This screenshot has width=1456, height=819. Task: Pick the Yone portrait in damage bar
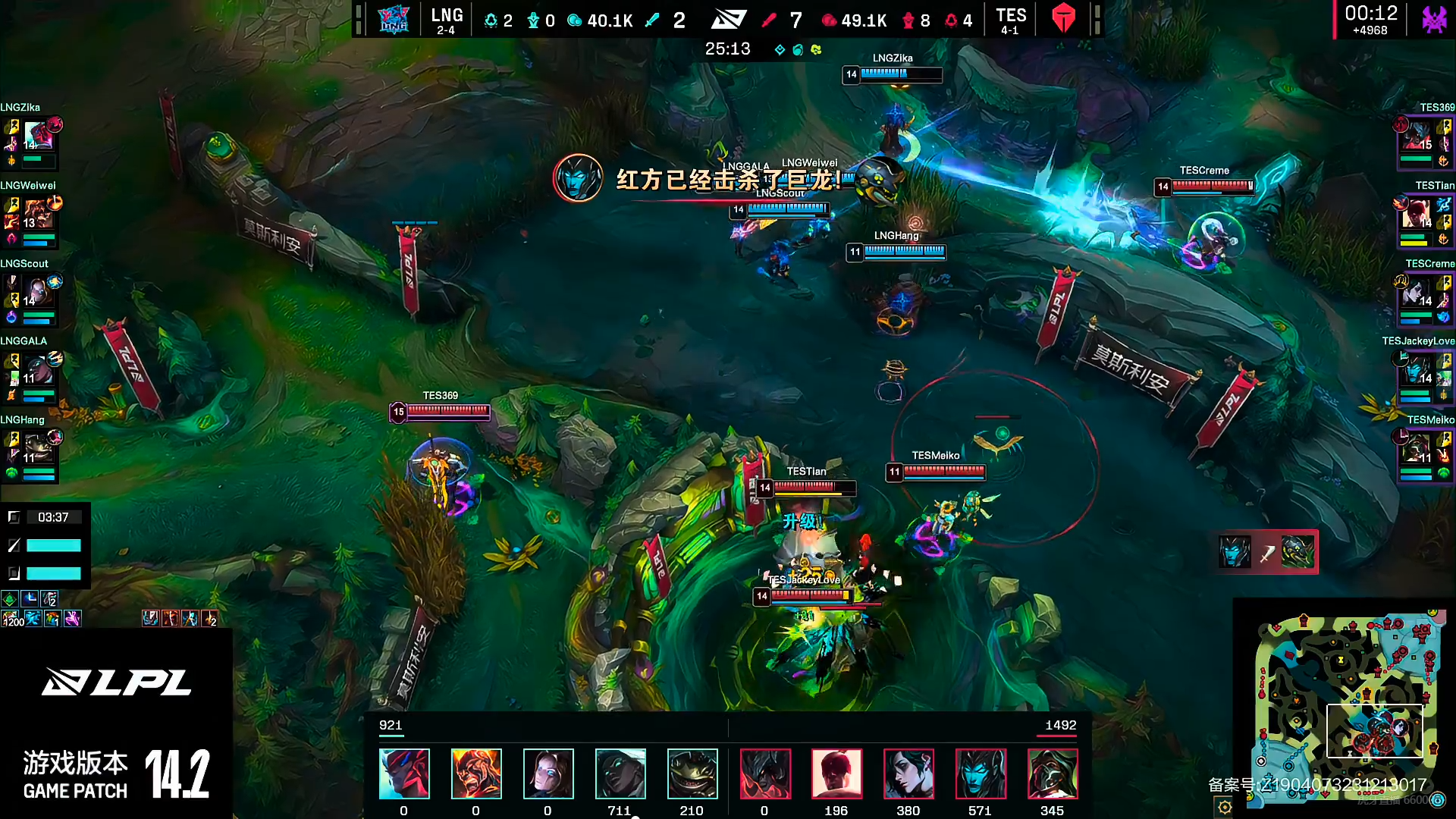404,773
